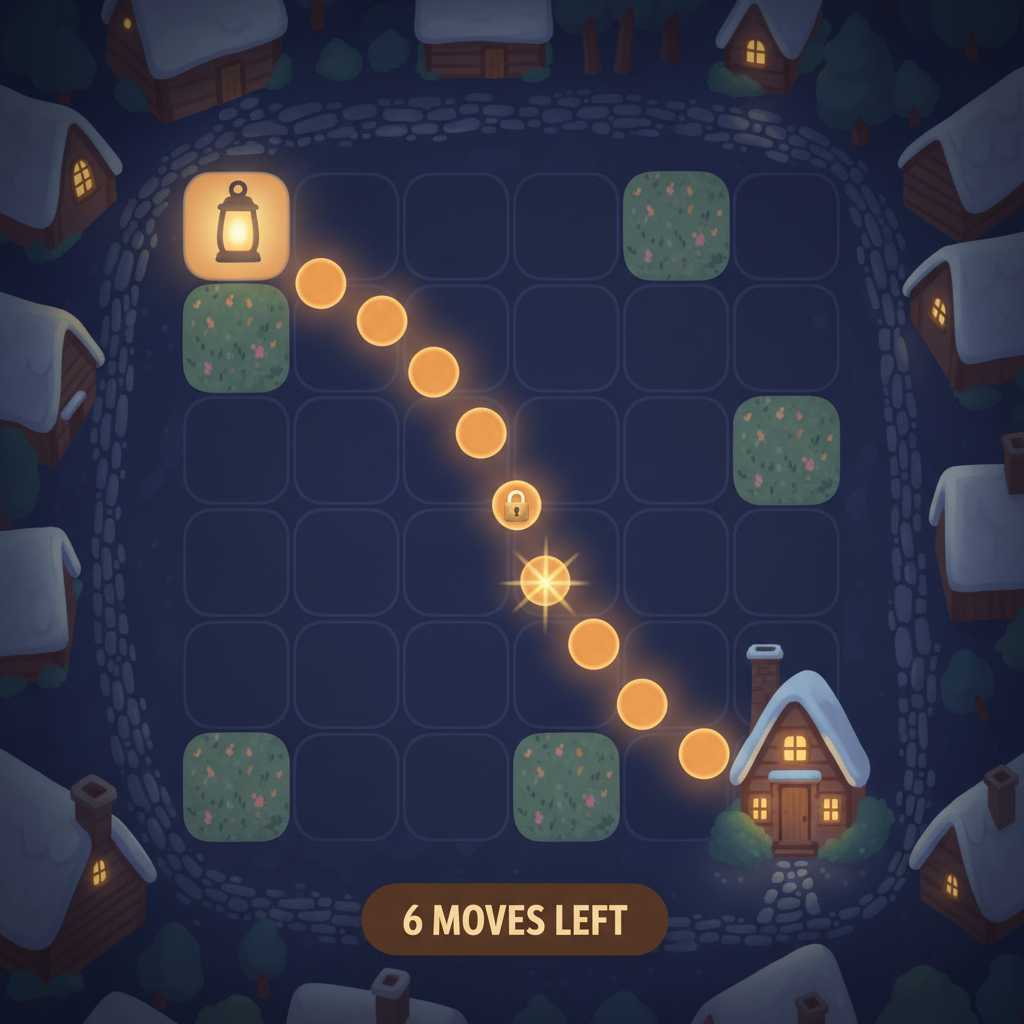The image size is (1024, 1024).
Task: Select the glowing lantern tile
Action: [237, 225]
